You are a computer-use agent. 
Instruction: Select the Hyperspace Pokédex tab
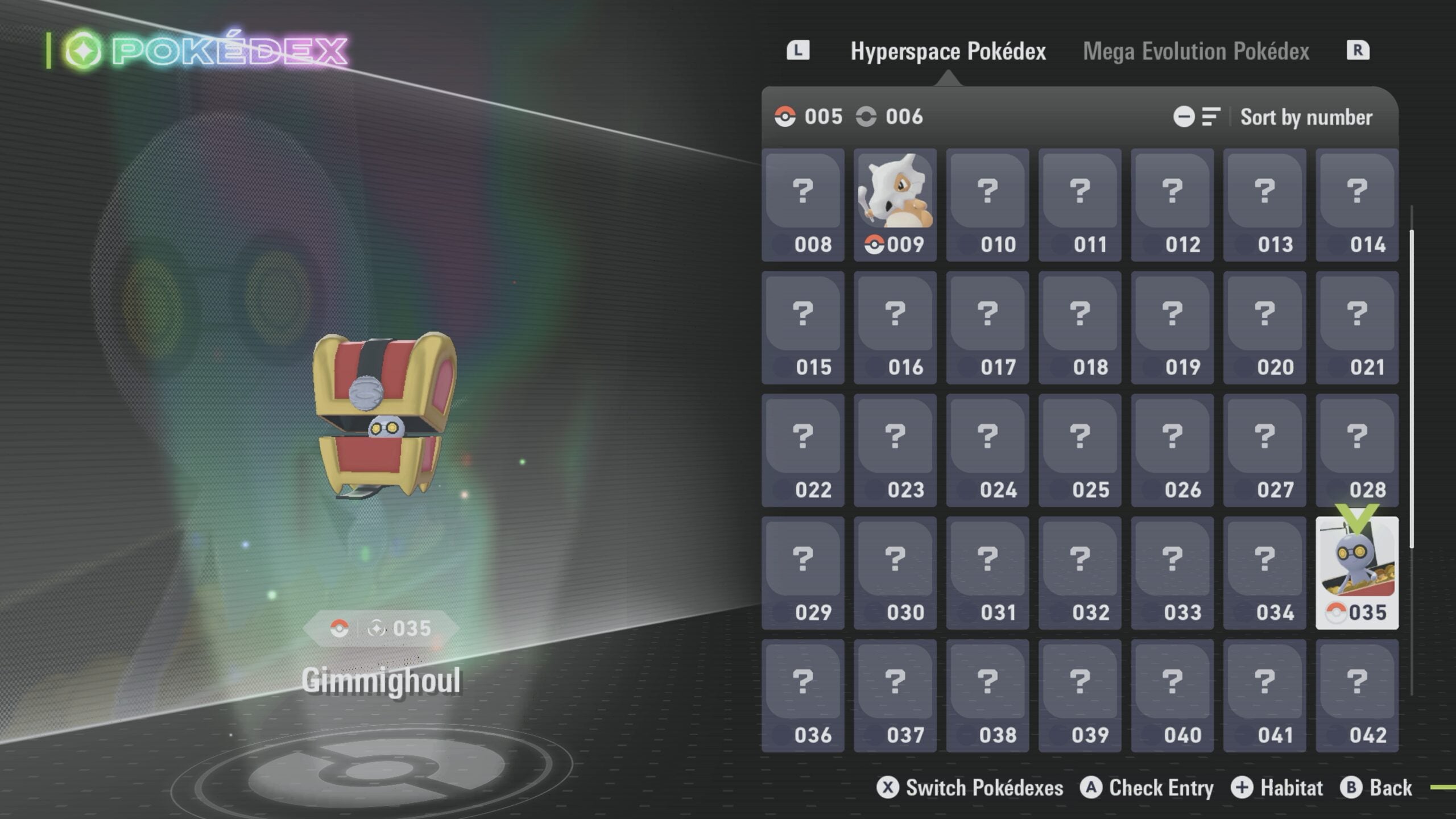[948, 51]
